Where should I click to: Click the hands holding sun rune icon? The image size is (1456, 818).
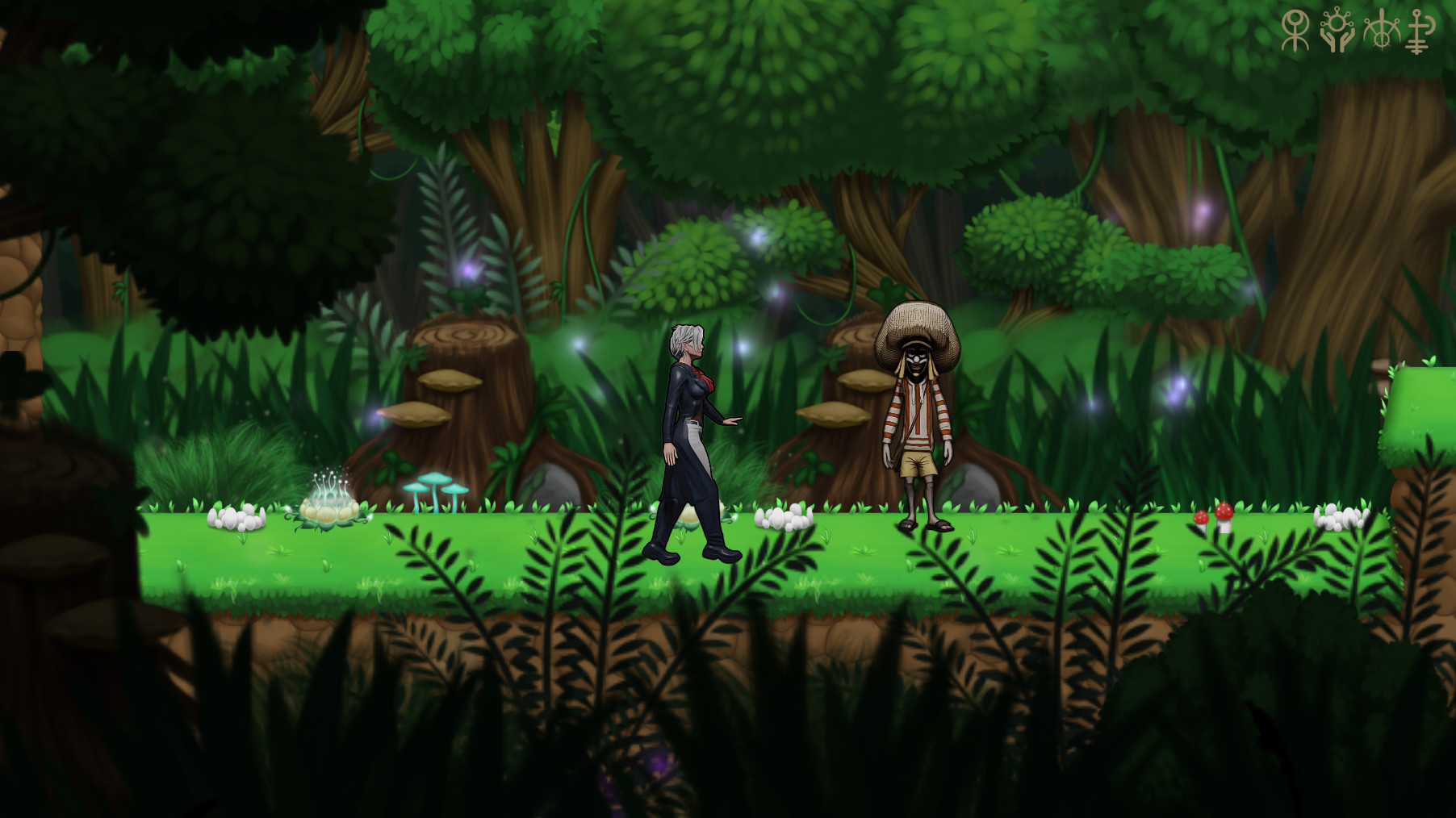[1337, 31]
